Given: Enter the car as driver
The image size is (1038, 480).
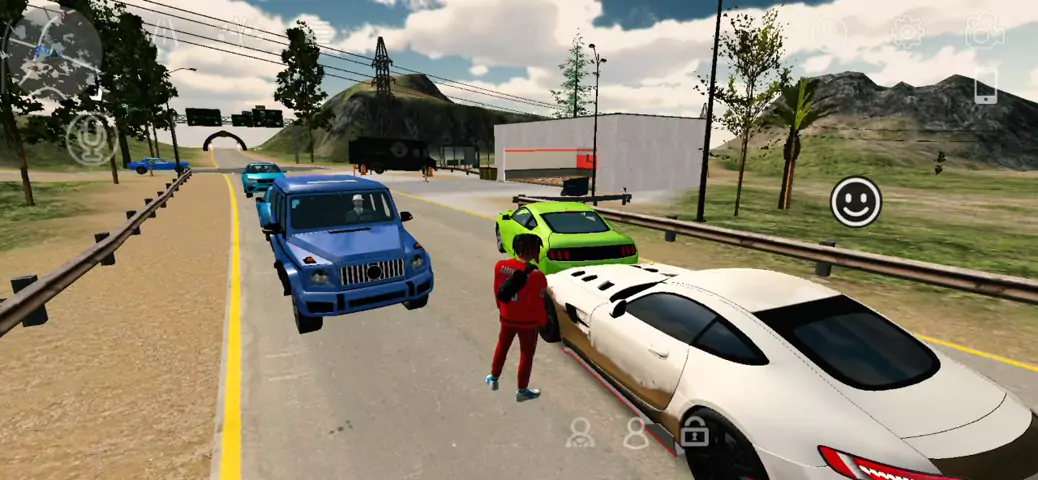Looking at the screenshot, I should point(580,432).
